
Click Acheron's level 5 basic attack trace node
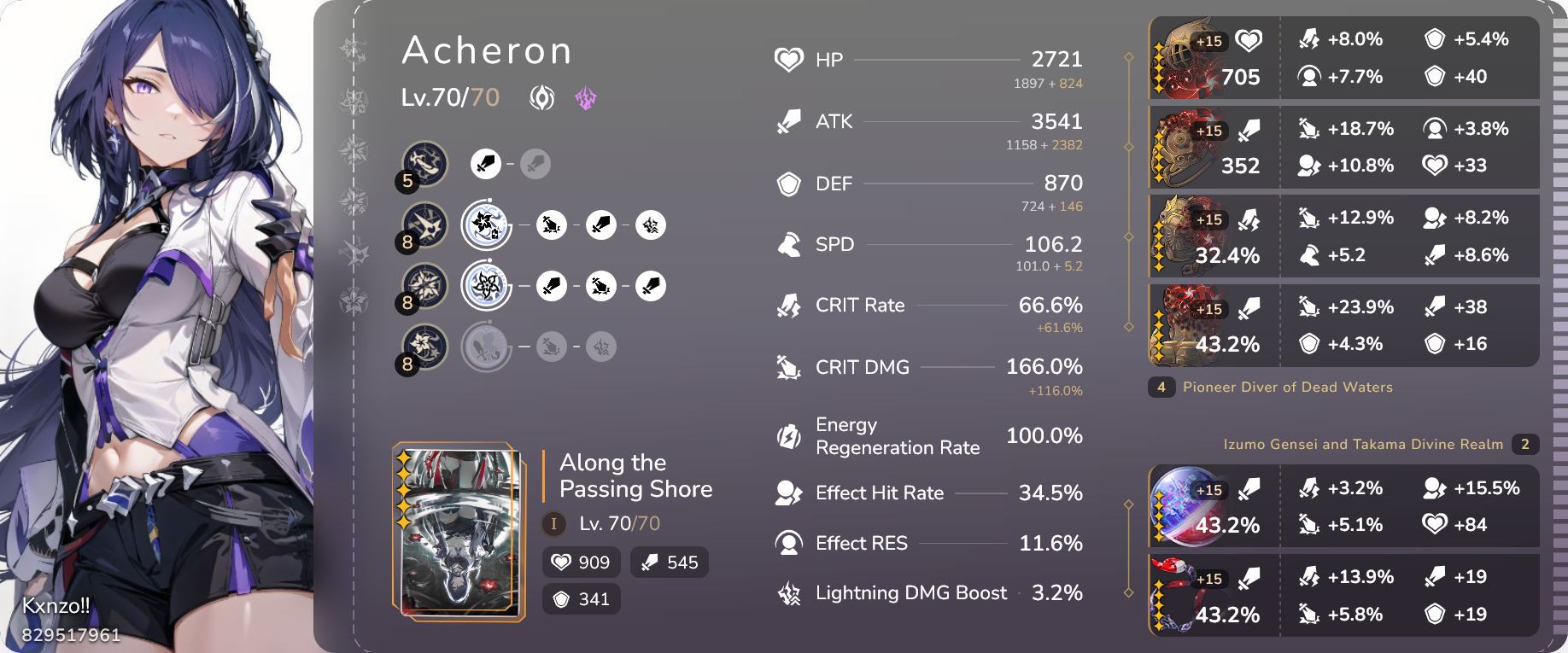pyautogui.click(x=424, y=164)
